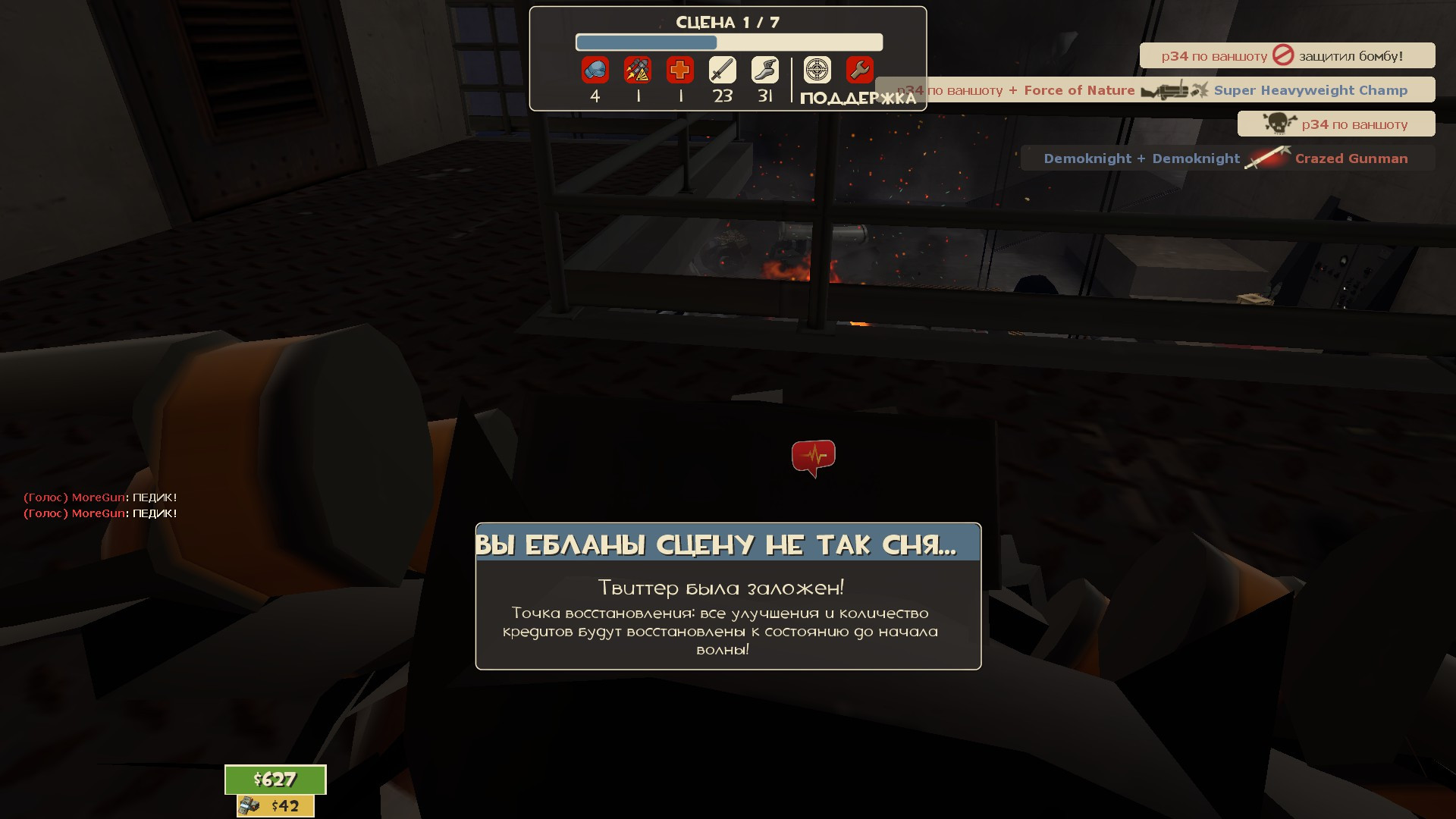Viewport: 1456px width, 819px height.
Task: Click the Scout robot icon showing count 4
Action: (x=595, y=70)
